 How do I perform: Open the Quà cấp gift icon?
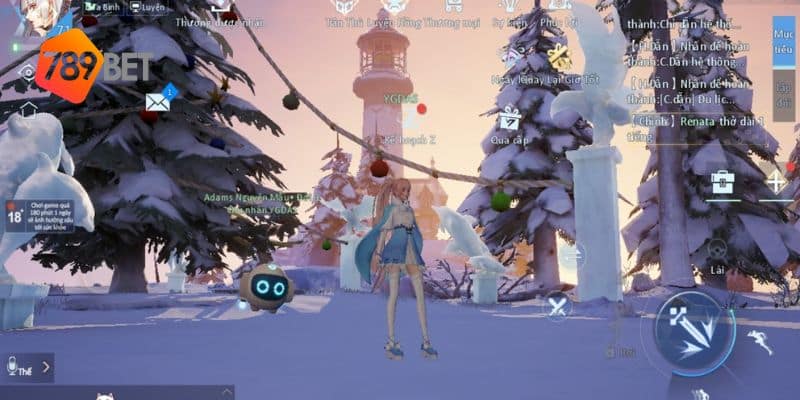[510, 122]
